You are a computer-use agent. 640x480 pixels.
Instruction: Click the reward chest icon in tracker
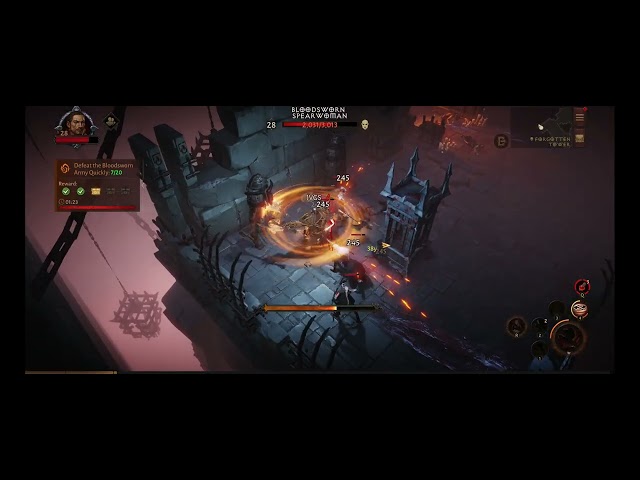[97, 191]
